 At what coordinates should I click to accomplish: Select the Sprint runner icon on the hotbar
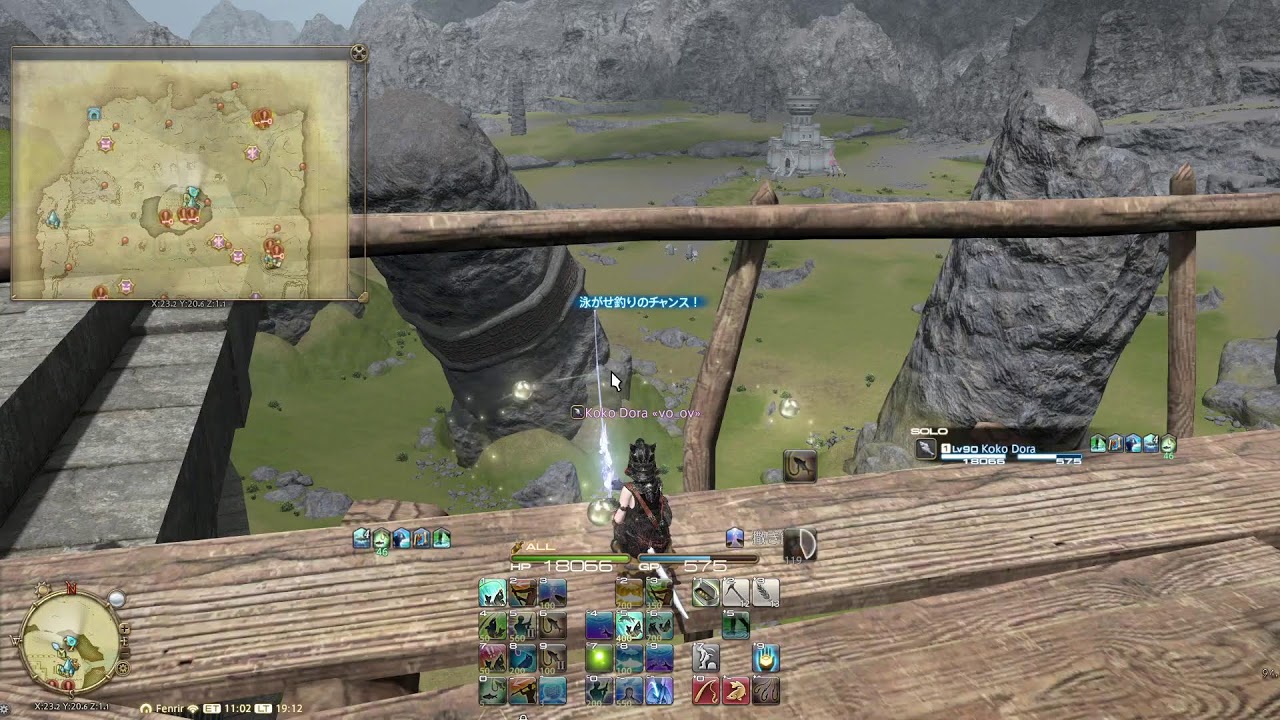point(706,658)
